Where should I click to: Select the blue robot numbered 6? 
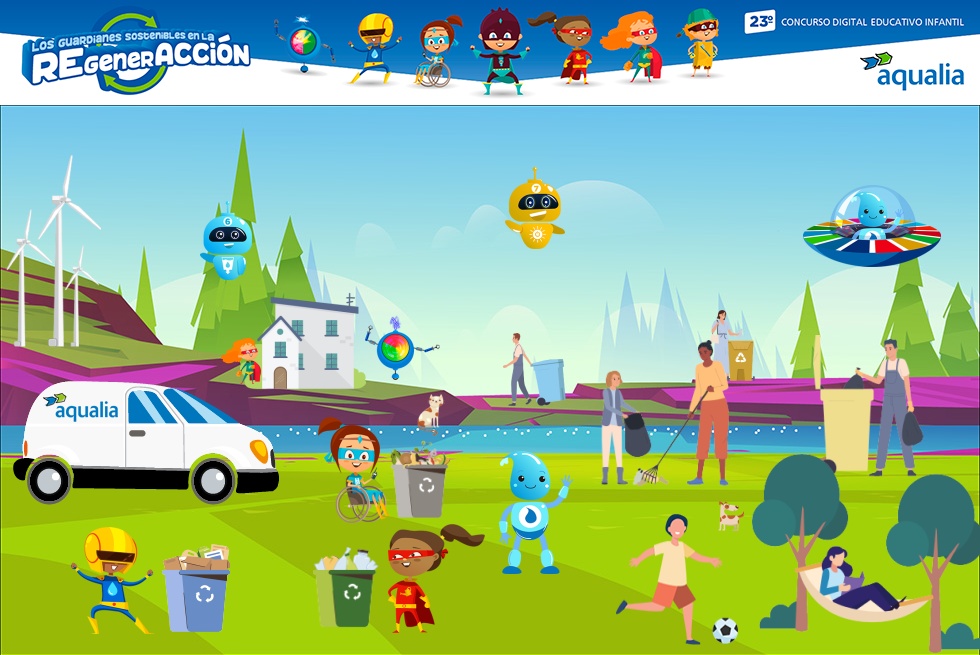pyautogui.click(x=226, y=244)
